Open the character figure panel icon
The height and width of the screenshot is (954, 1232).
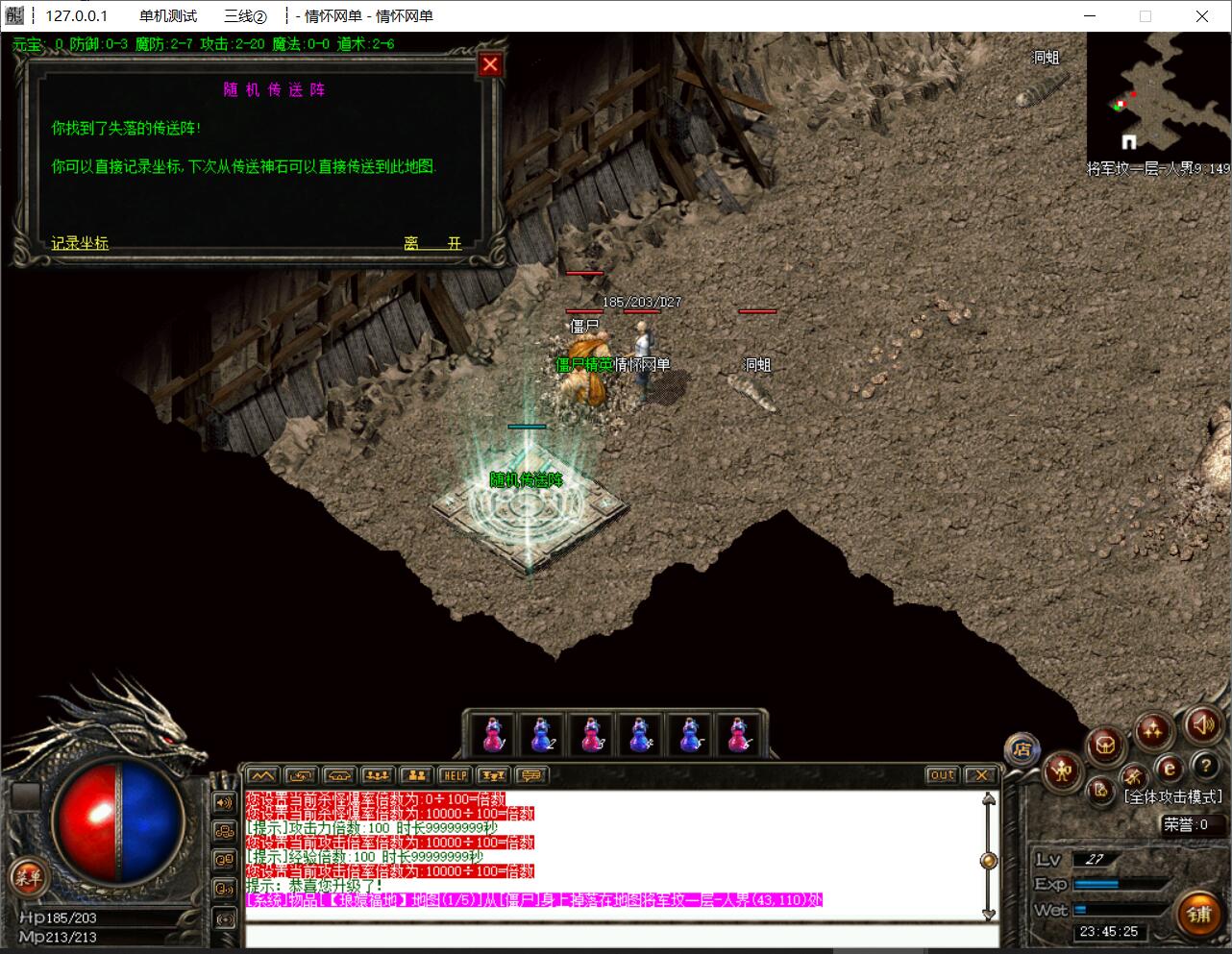click(x=1063, y=771)
